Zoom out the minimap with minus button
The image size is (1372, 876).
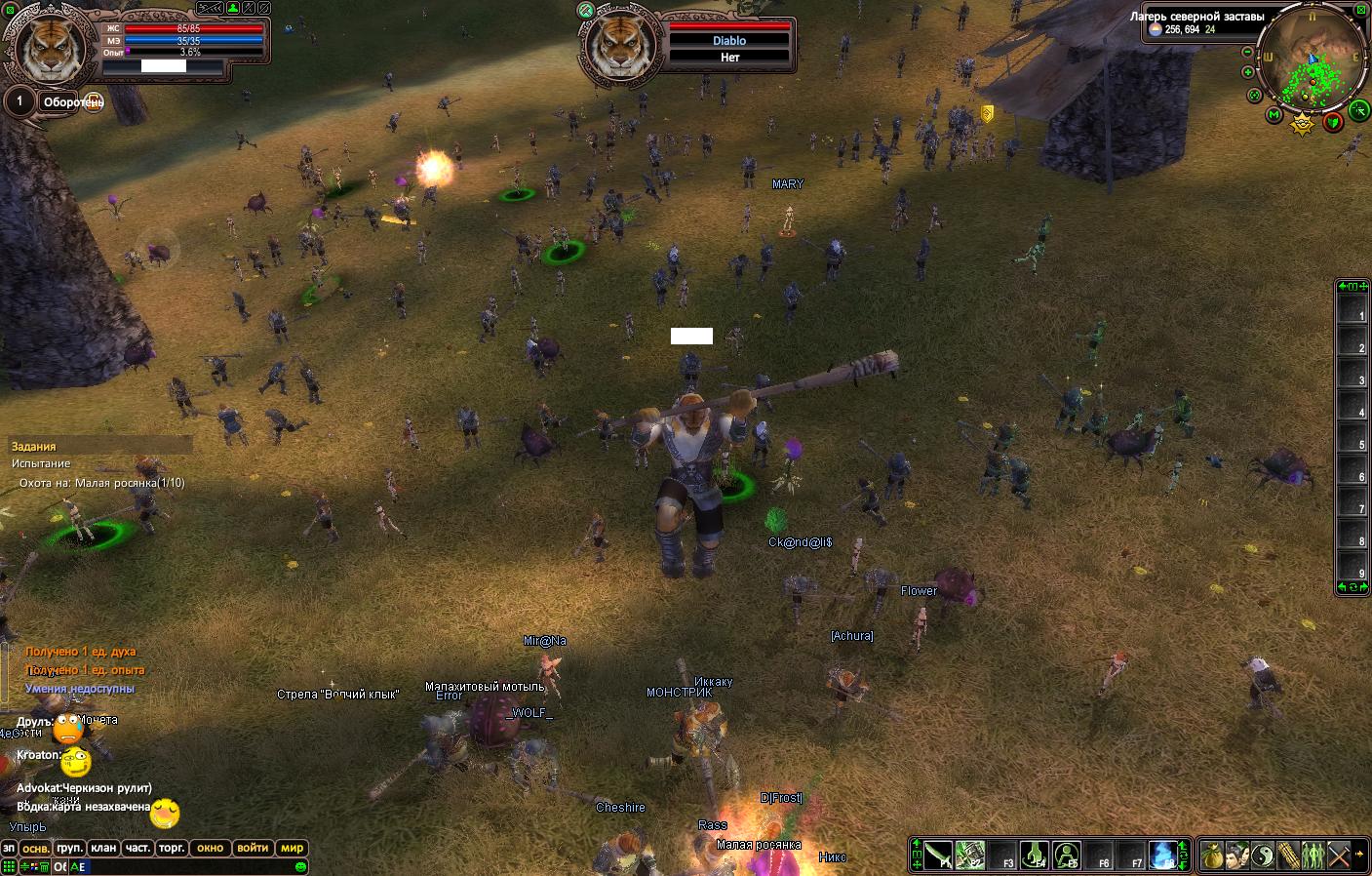pos(1248,53)
